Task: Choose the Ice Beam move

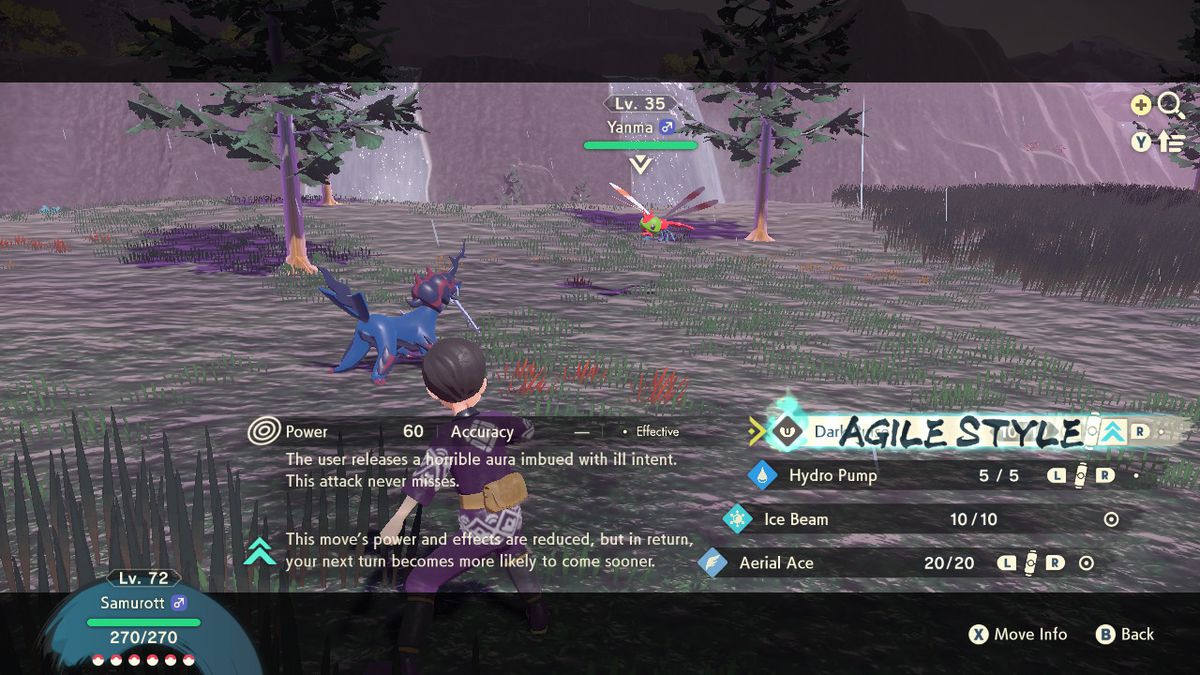Action: click(796, 520)
